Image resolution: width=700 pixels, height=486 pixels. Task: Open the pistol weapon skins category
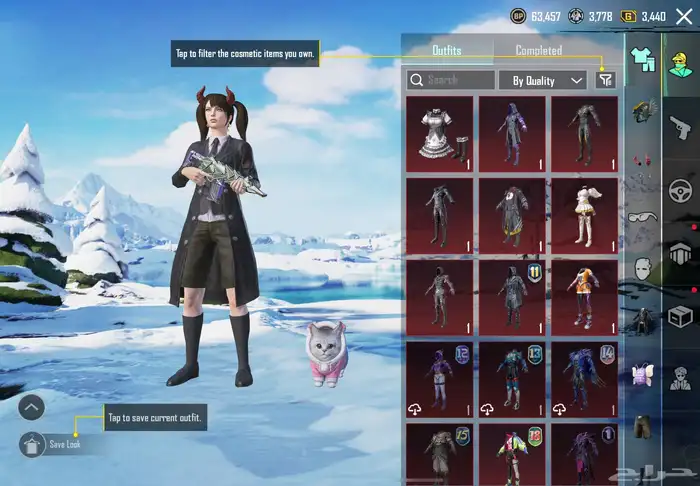pyautogui.click(x=680, y=127)
